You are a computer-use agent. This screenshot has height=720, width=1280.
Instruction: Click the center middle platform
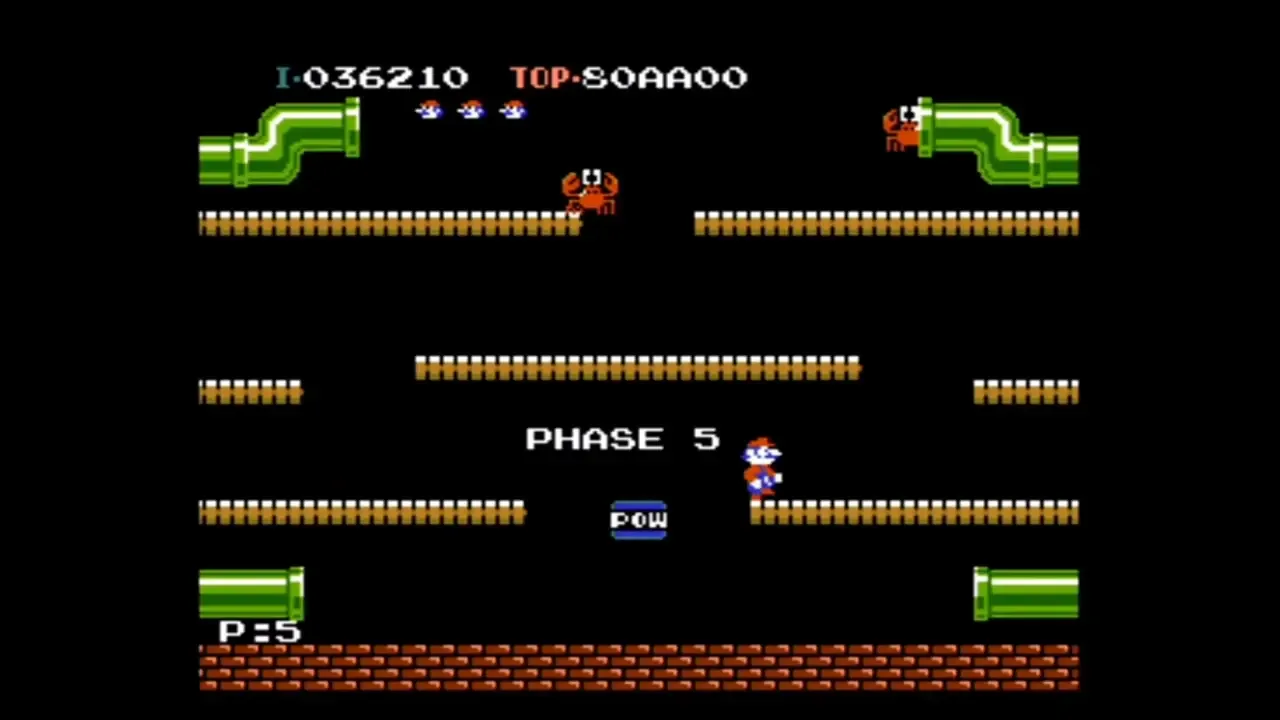pos(637,368)
